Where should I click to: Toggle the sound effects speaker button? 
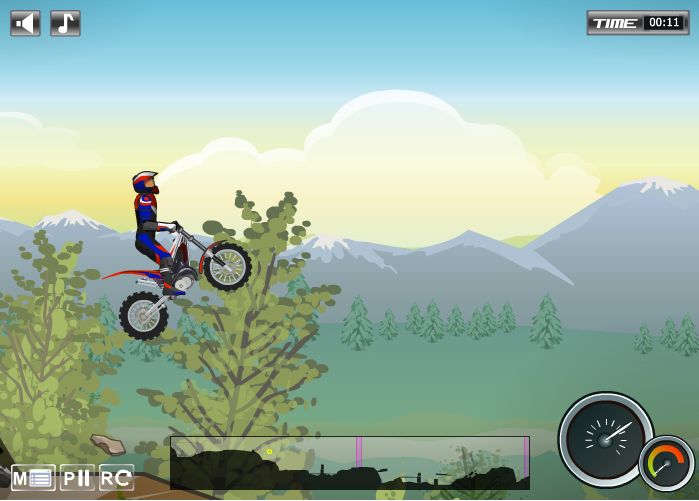tap(25, 23)
